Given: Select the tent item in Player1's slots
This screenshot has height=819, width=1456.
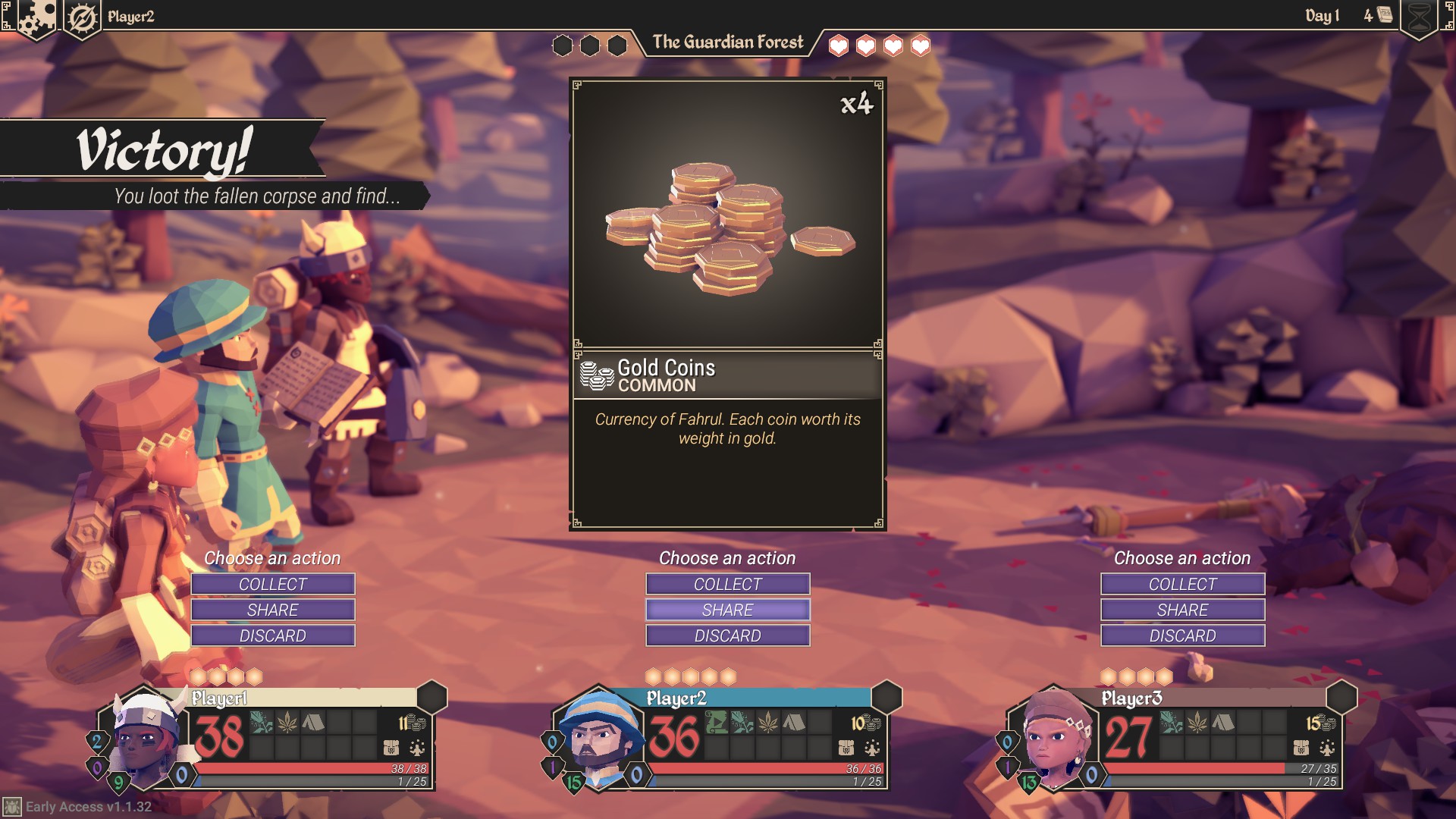Looking at the screenshot, I should point(312,722).
